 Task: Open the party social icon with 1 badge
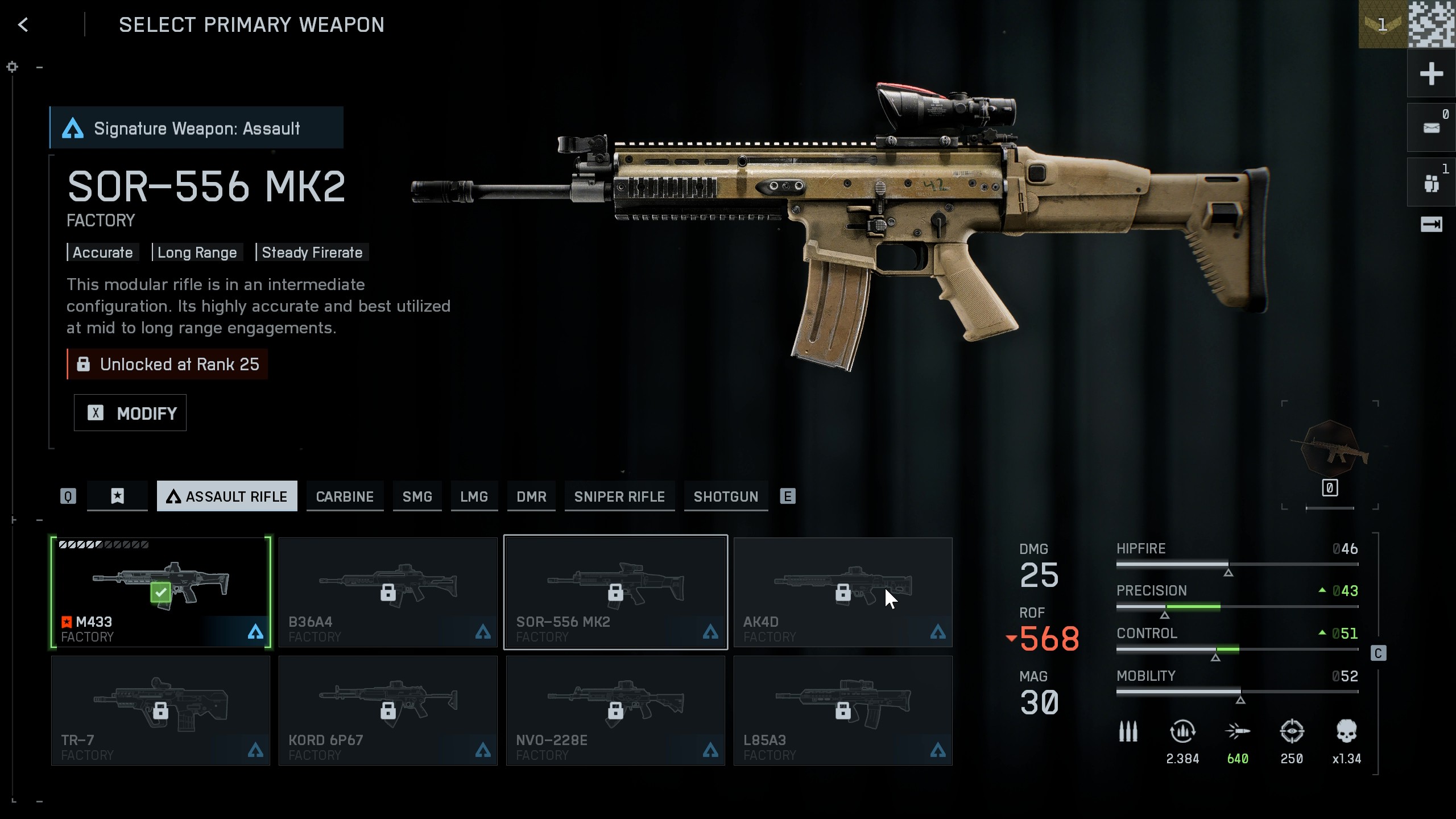pyautogui.click(x=1432, y=181)
